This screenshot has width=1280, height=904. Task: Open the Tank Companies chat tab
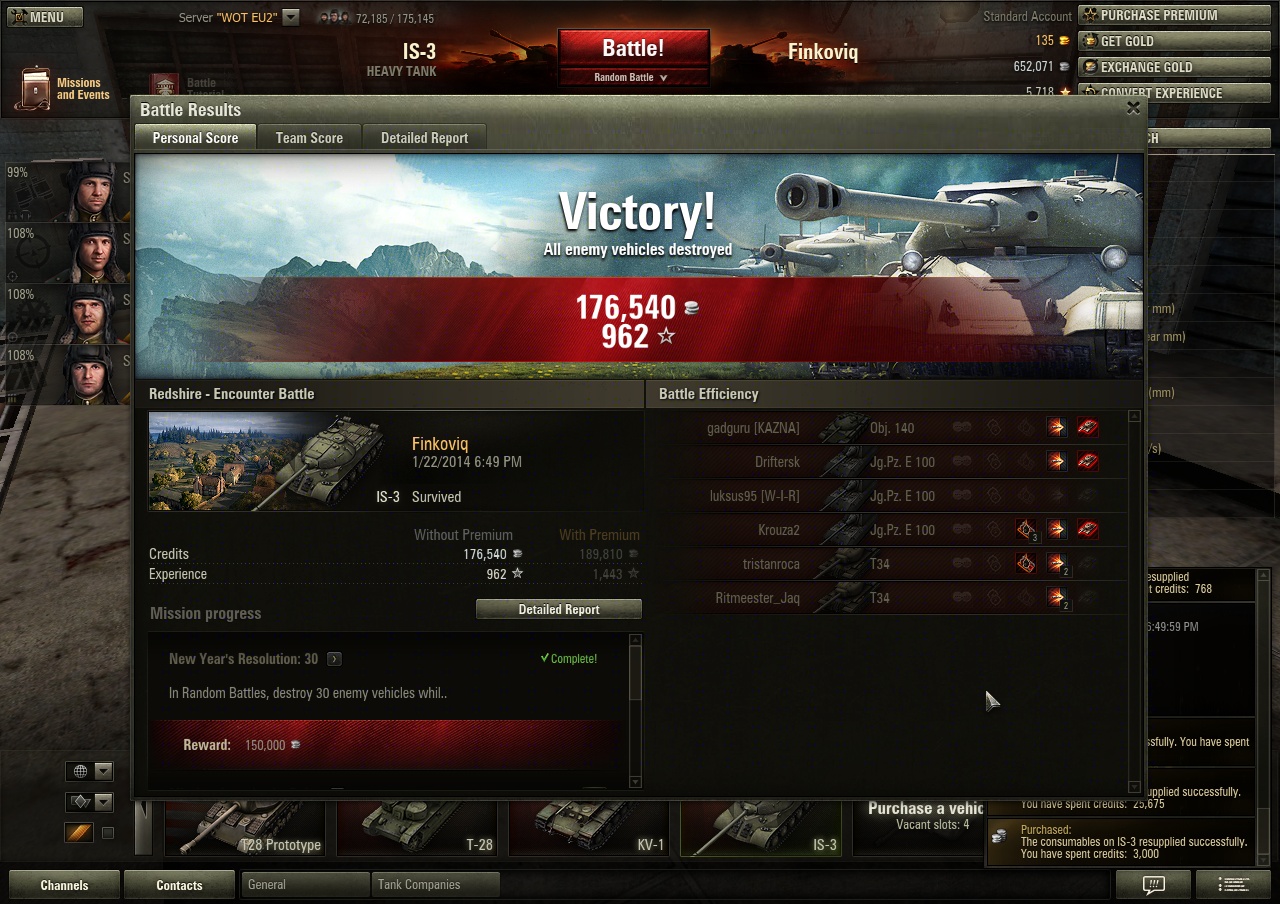click(434, 885)
